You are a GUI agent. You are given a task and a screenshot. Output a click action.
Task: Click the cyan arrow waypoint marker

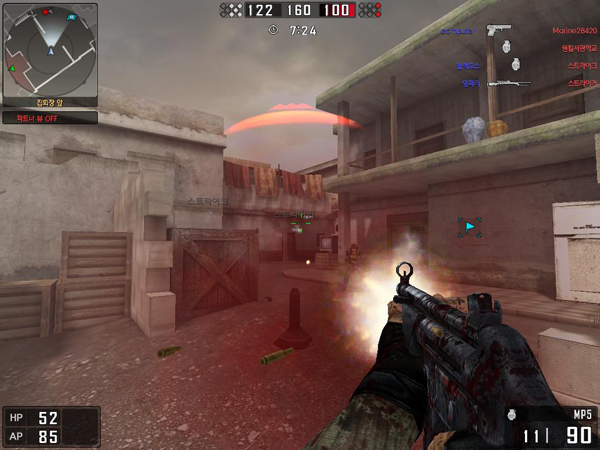(x=469, y=227)
